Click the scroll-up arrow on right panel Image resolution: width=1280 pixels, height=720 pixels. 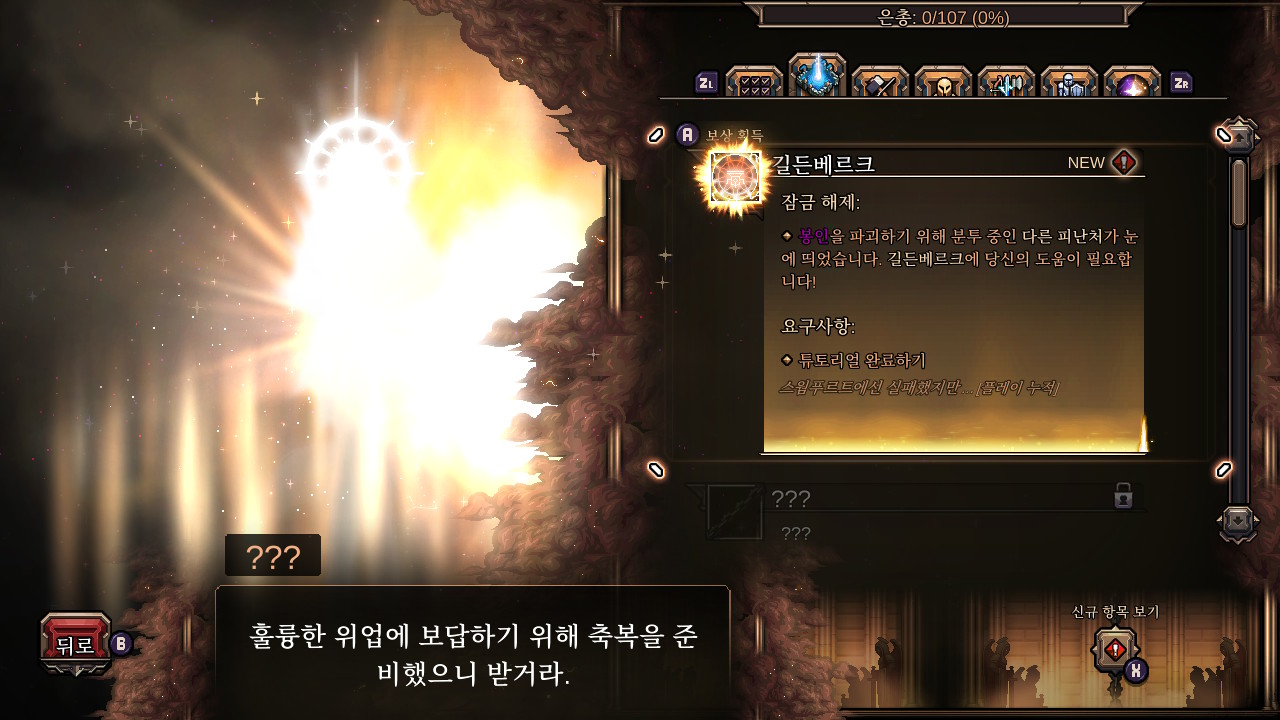pos(1240,137)
